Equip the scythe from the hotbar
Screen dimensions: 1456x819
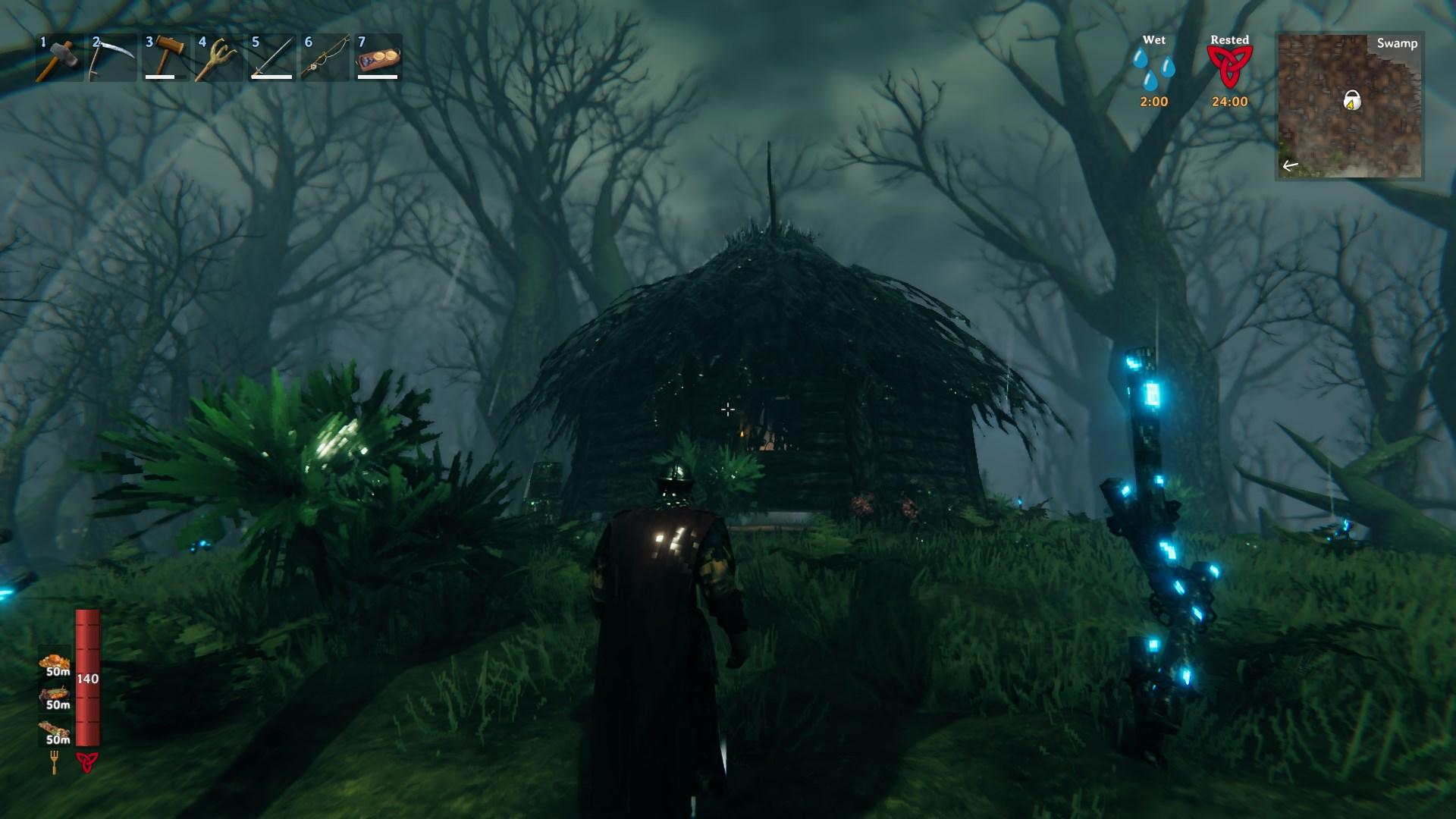[x=112, y=57]
